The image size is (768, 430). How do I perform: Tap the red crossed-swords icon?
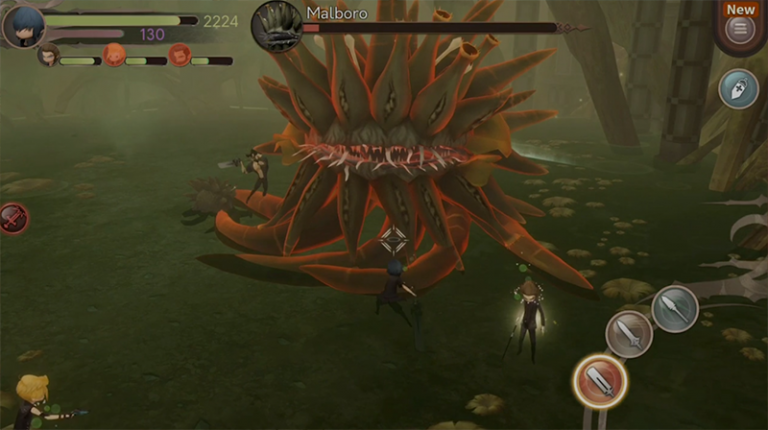tap(12, 217)
